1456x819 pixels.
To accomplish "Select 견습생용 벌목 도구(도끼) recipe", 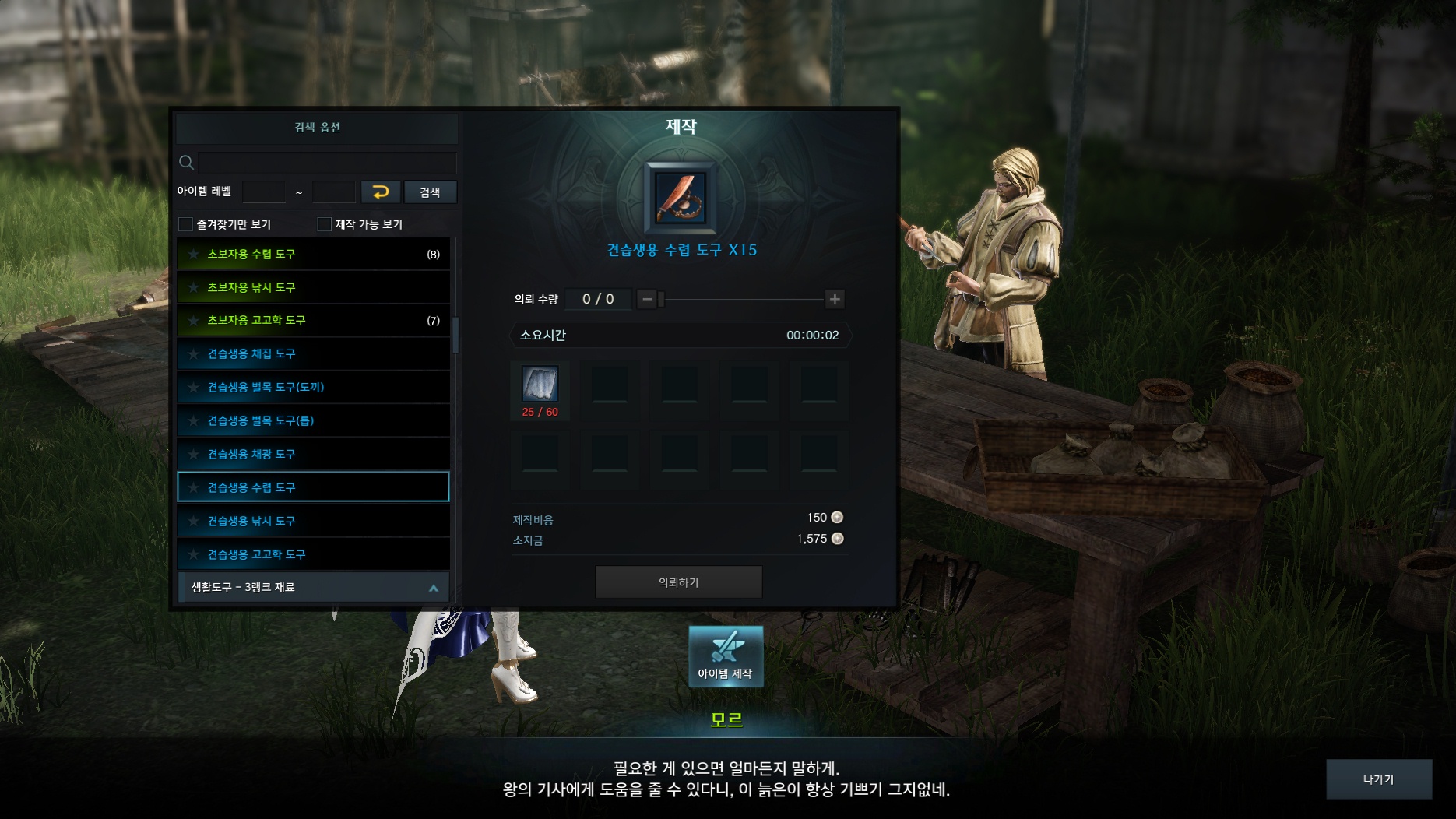I will point(313,387).
